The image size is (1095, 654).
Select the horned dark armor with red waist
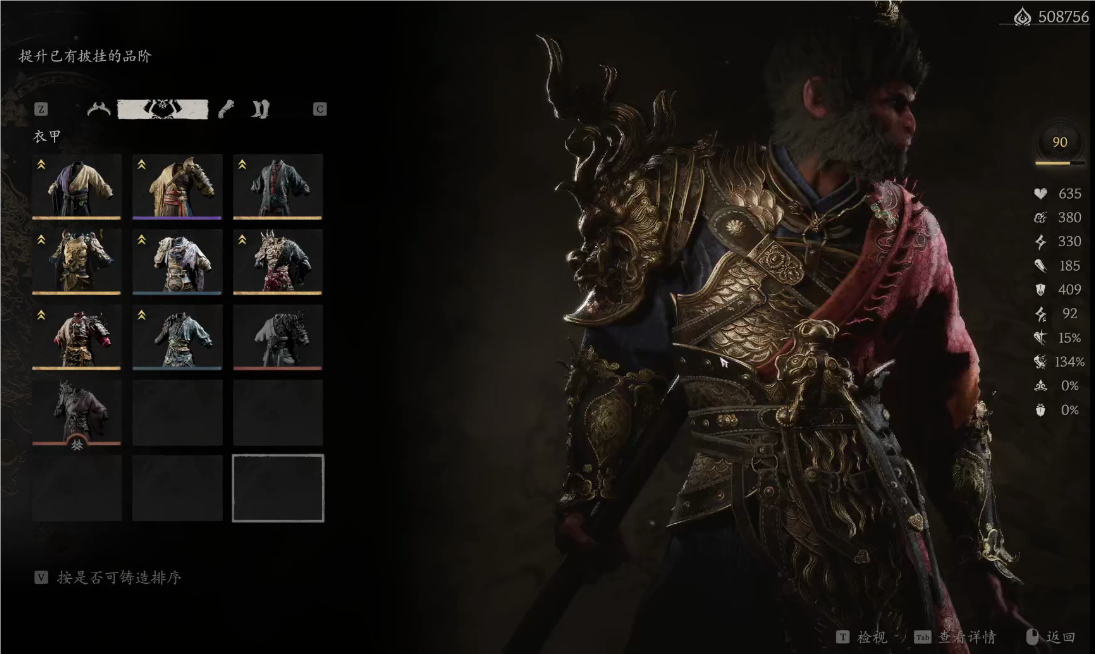tap(278, 261)
